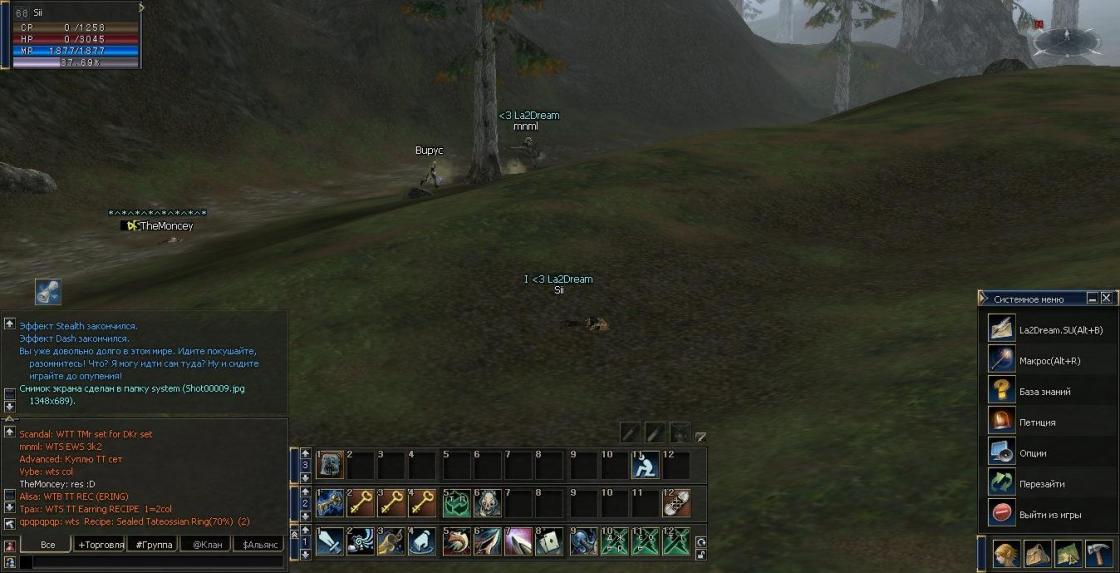The height and width of the screenshot is (573, 1120).
Task: Minimize the Системное меню window
Action: [x=1091, y=298]
